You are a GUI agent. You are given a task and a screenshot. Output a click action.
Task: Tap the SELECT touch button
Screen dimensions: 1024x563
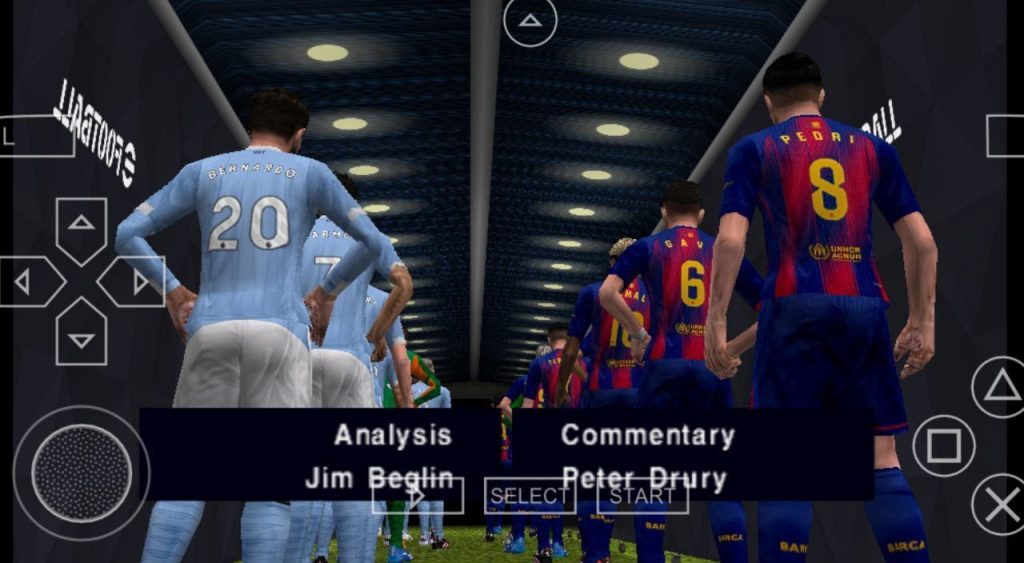(530, 496)
